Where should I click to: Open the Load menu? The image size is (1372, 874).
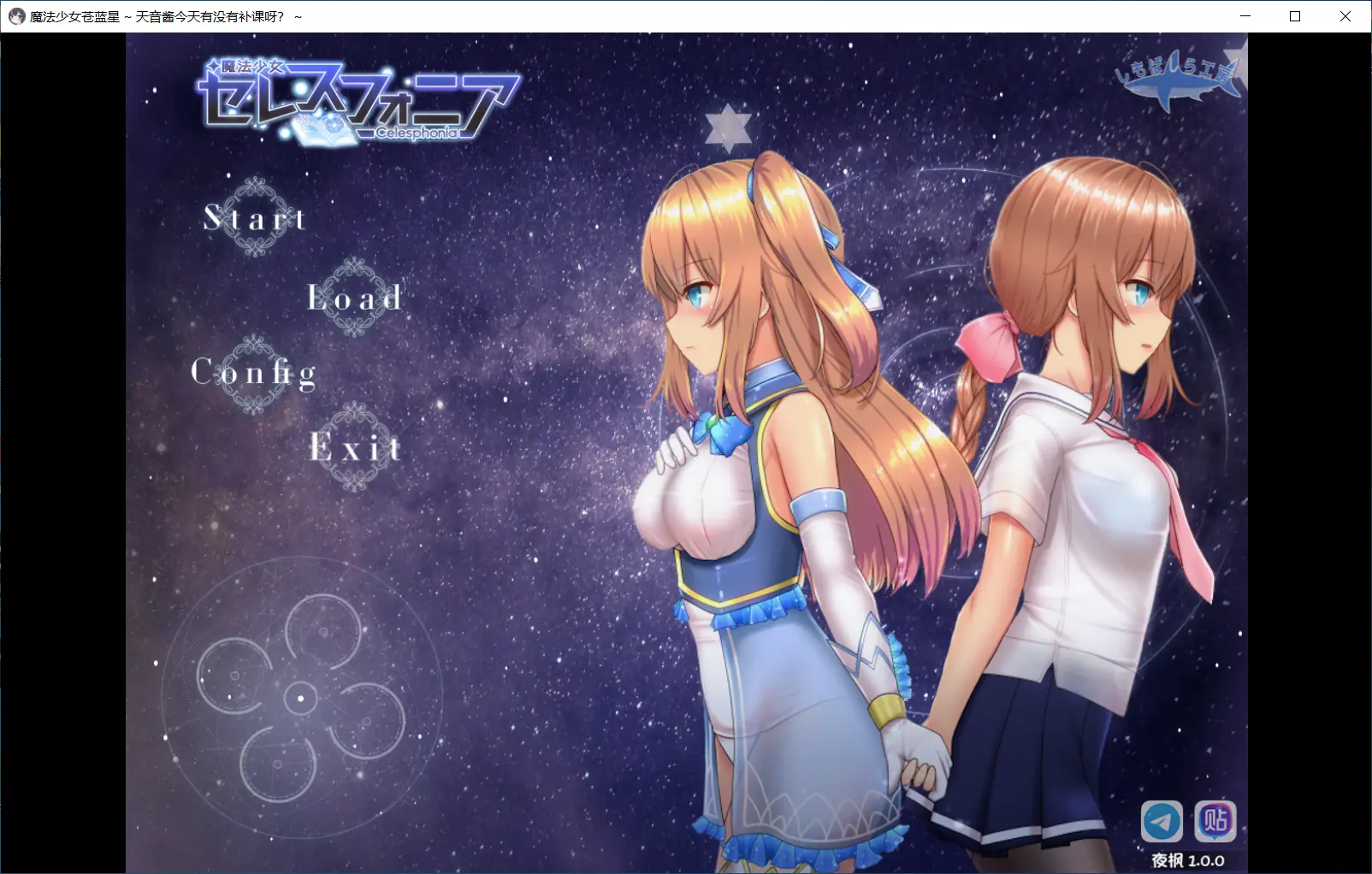coord(354,298)
